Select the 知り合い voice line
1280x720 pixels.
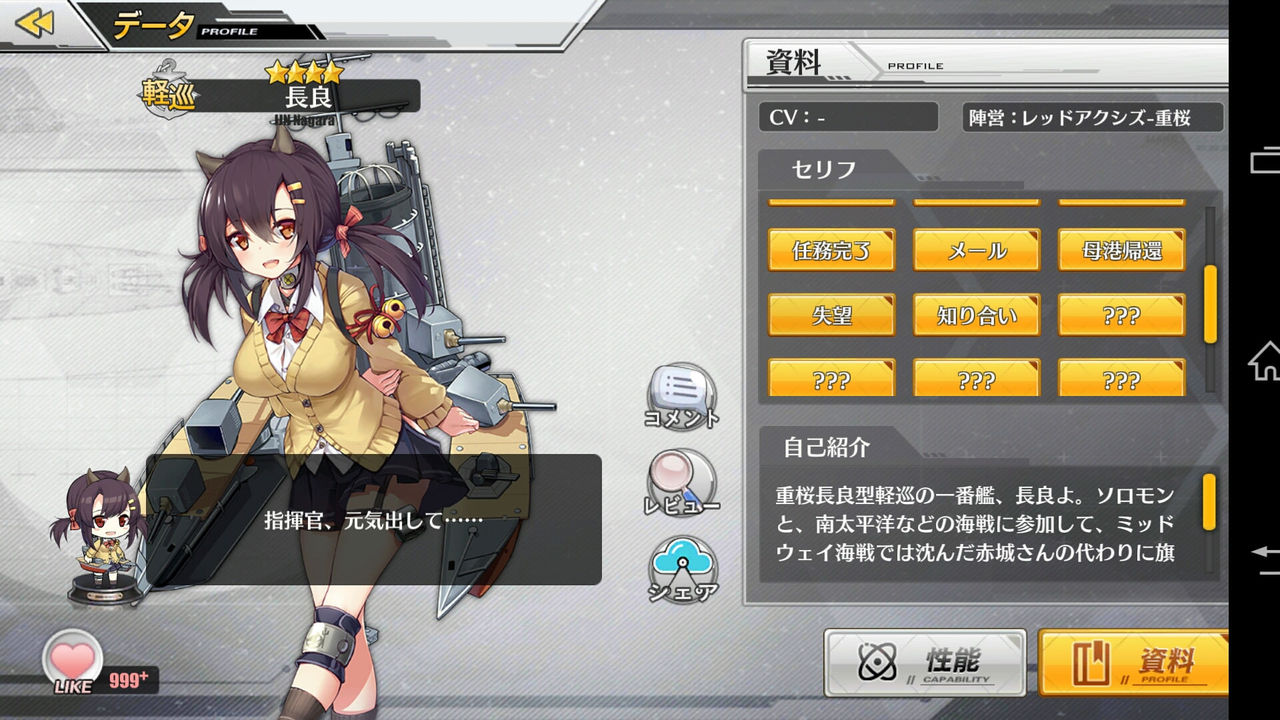coord(976,315)
